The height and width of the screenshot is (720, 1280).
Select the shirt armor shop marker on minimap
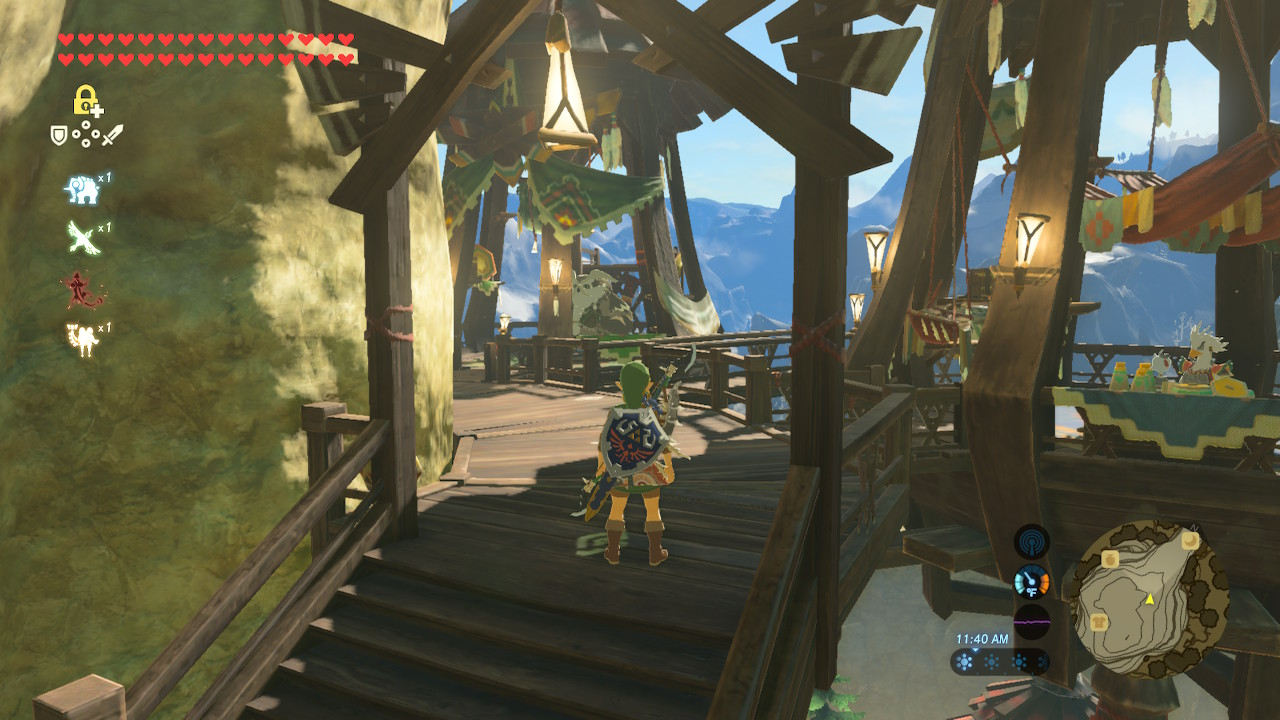[x=1100, y=622]
